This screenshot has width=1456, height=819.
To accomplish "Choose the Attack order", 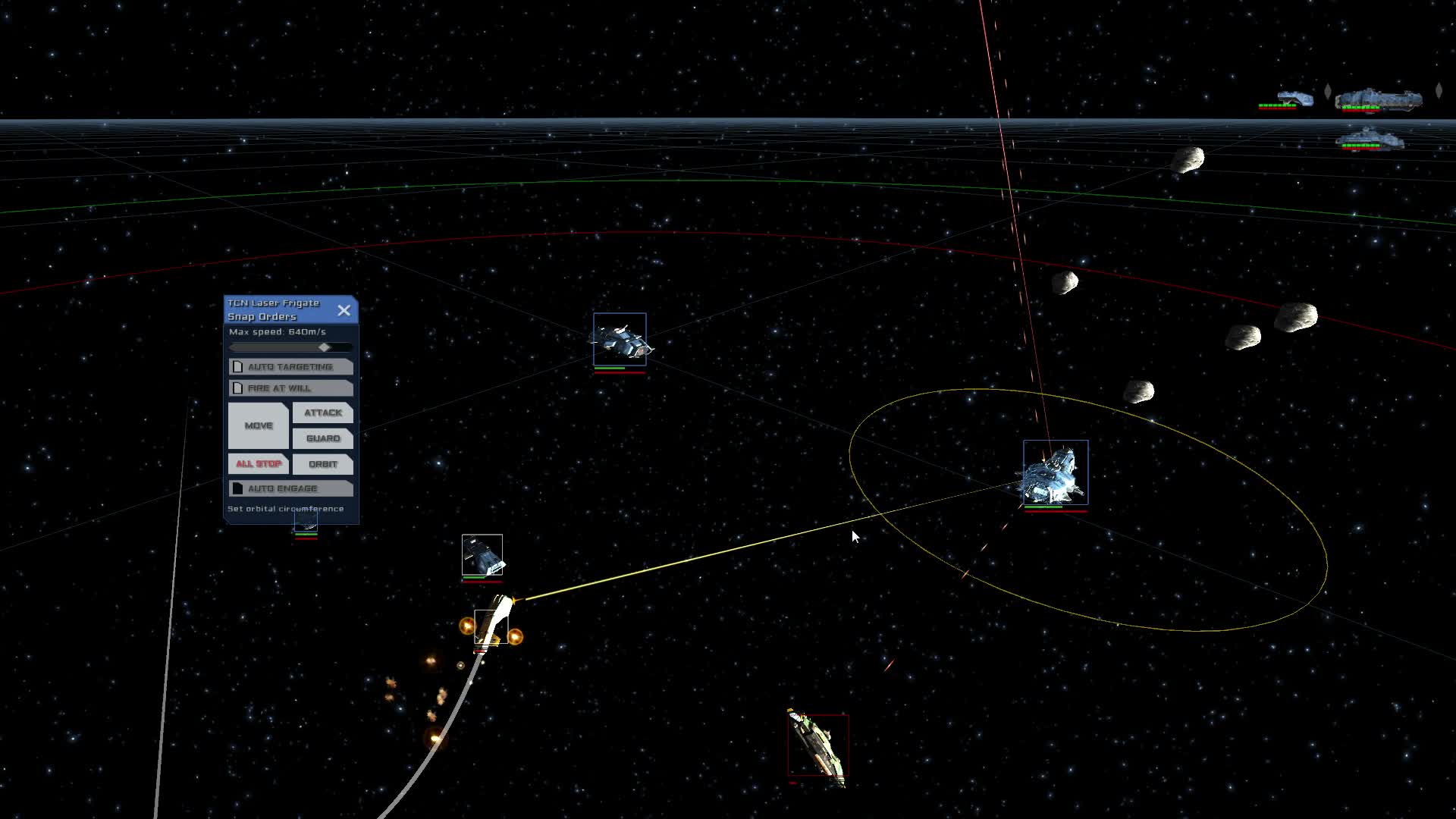I will 323,413.
